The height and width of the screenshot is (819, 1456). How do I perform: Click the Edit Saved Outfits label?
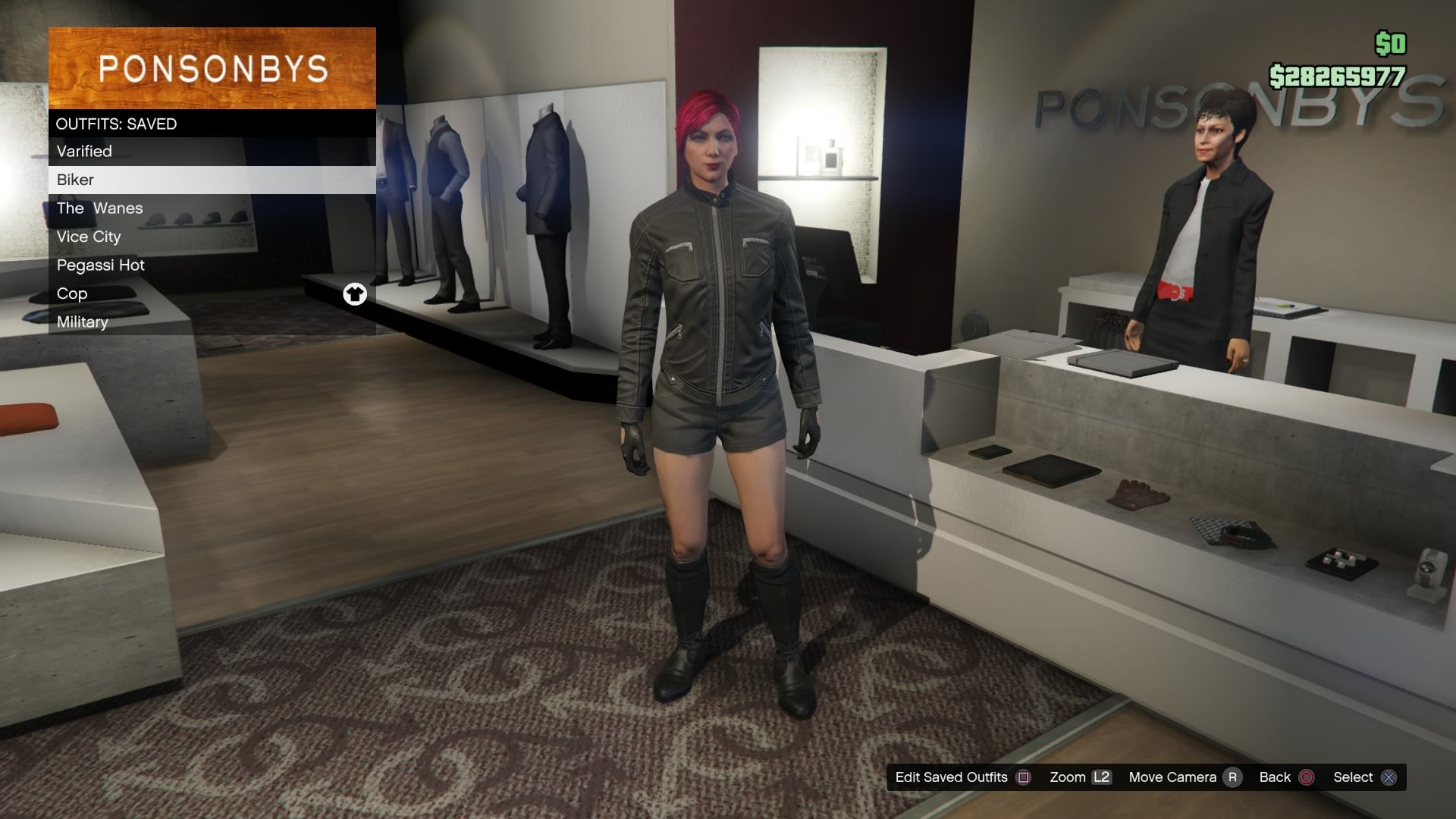[952, 777]
